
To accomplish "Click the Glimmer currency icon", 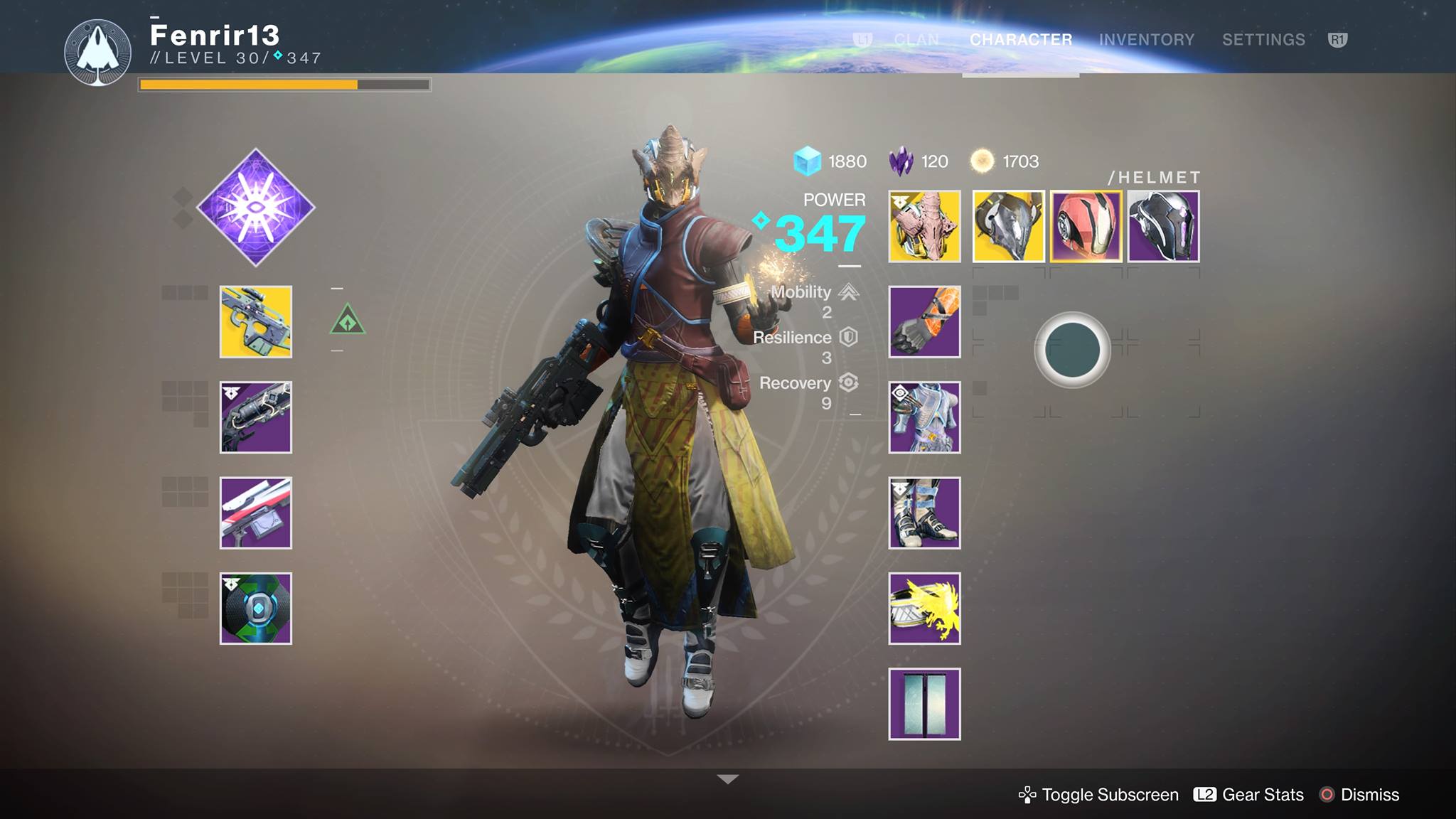I will pos(807,161).
